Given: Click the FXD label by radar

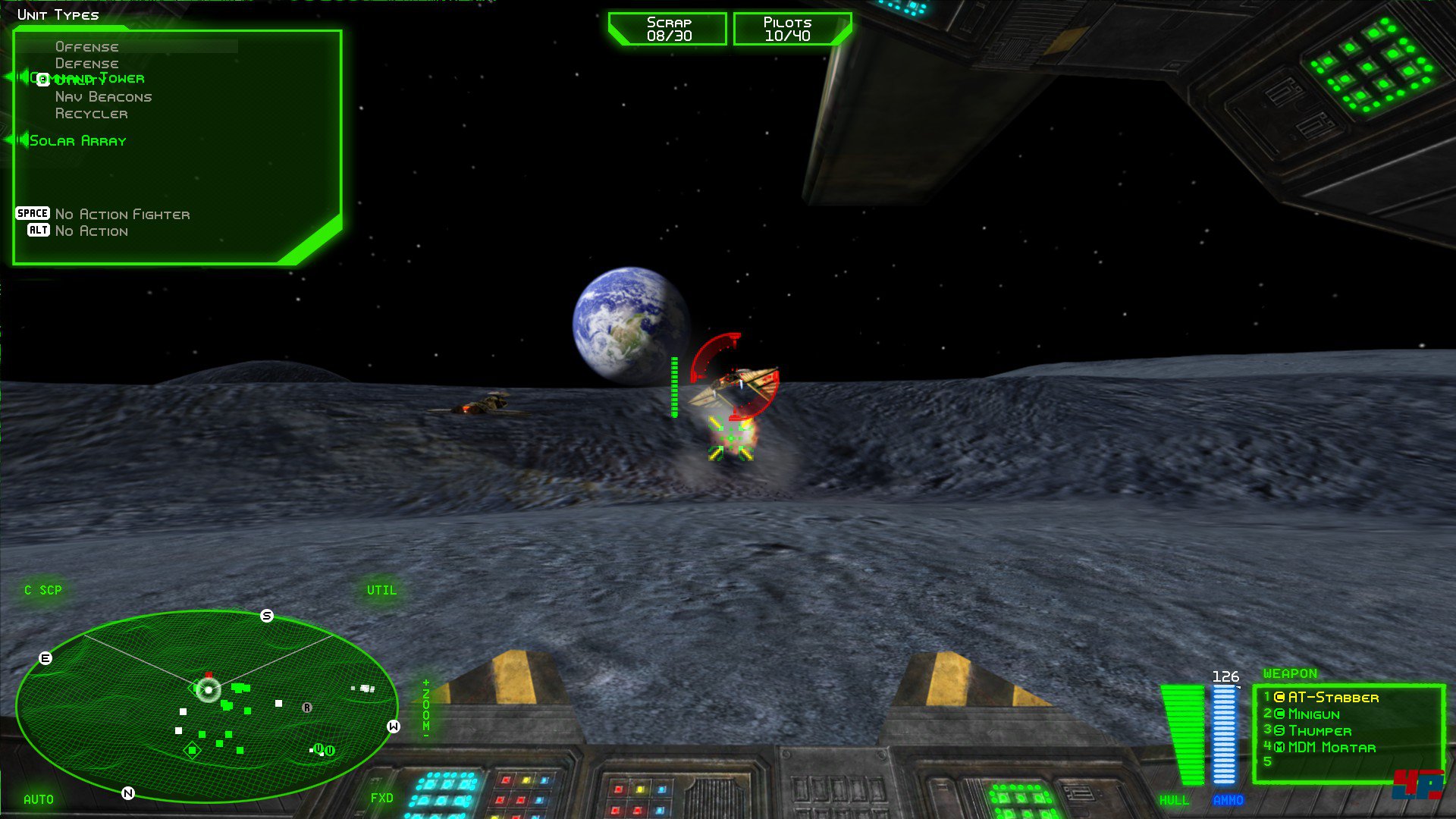Looking at the screenshot, I should pos(382,798).
